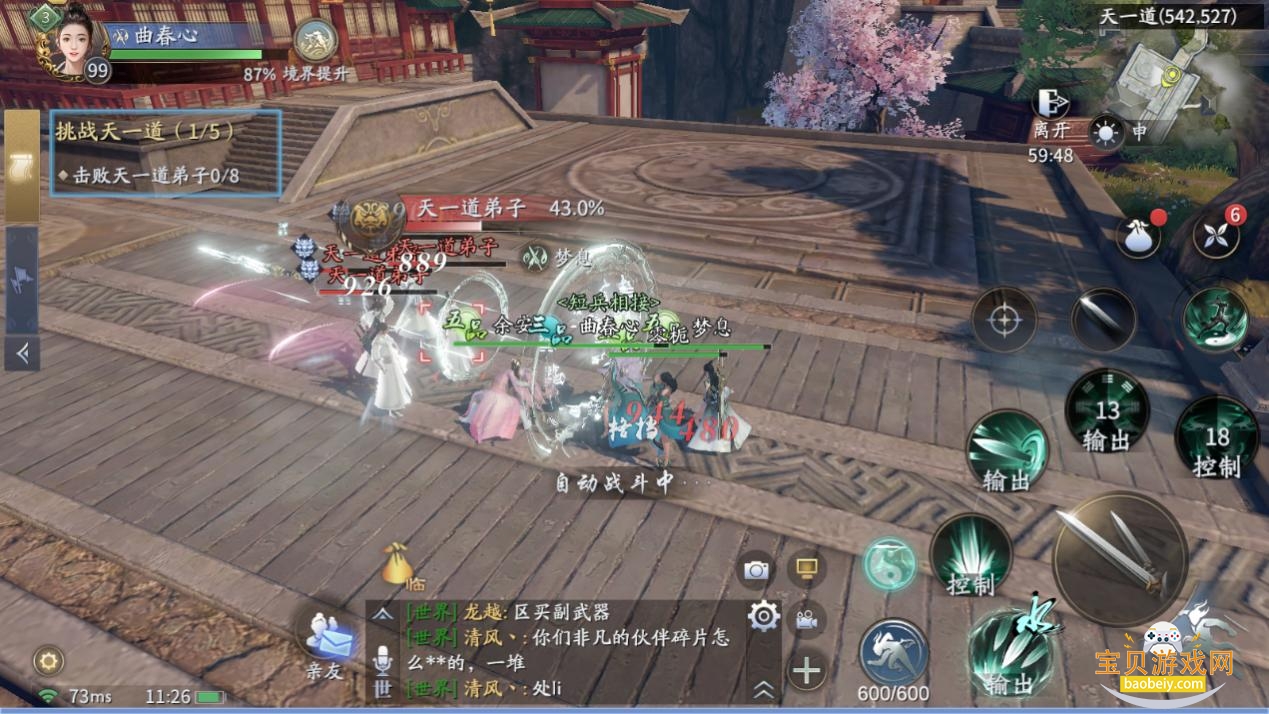Open the pinwheel icon with badge 6
This screenshot has width=1269, height=714.
1216,237
